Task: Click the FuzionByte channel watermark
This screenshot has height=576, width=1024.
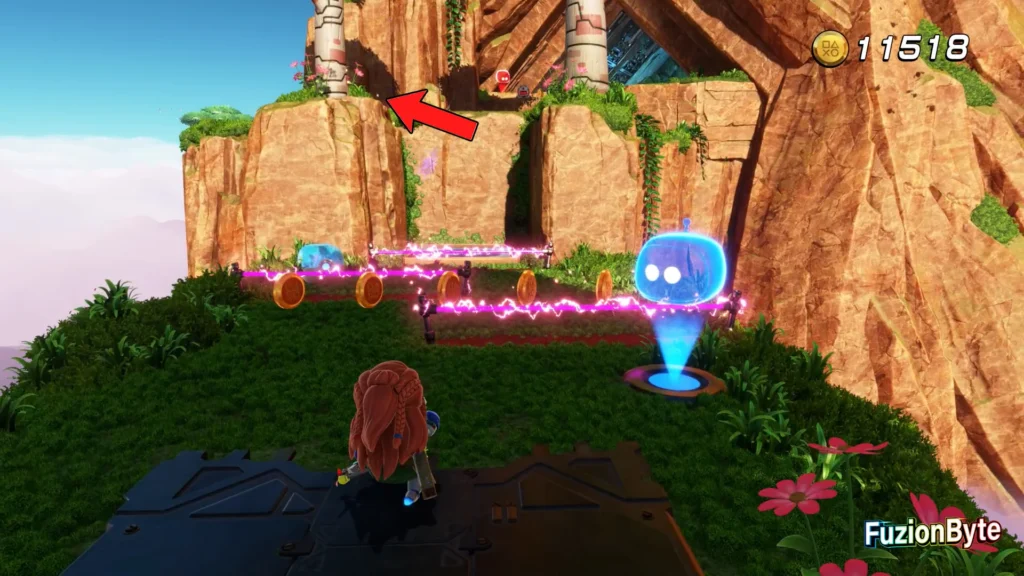Action: click(x=931, y=533)
